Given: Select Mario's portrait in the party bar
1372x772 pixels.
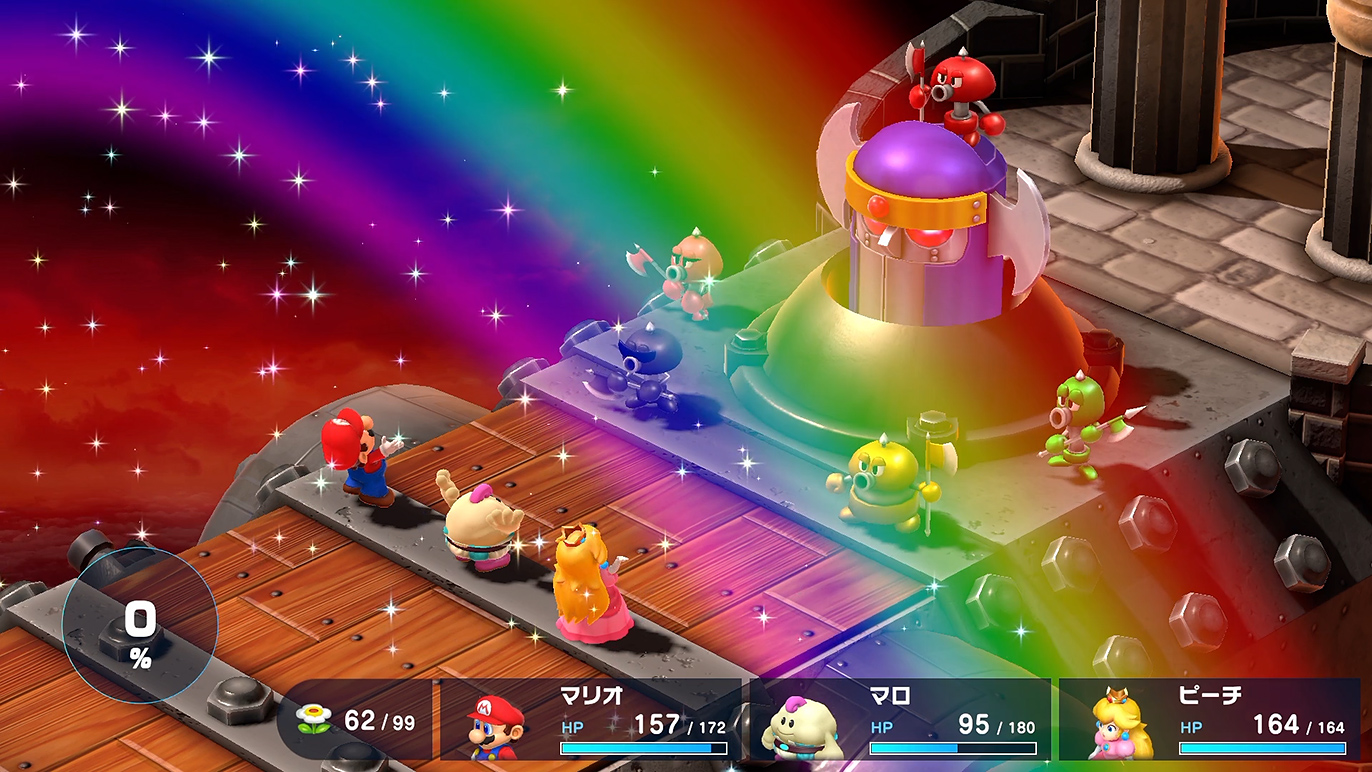Looking at the screenshot, I should click(497, 727).
